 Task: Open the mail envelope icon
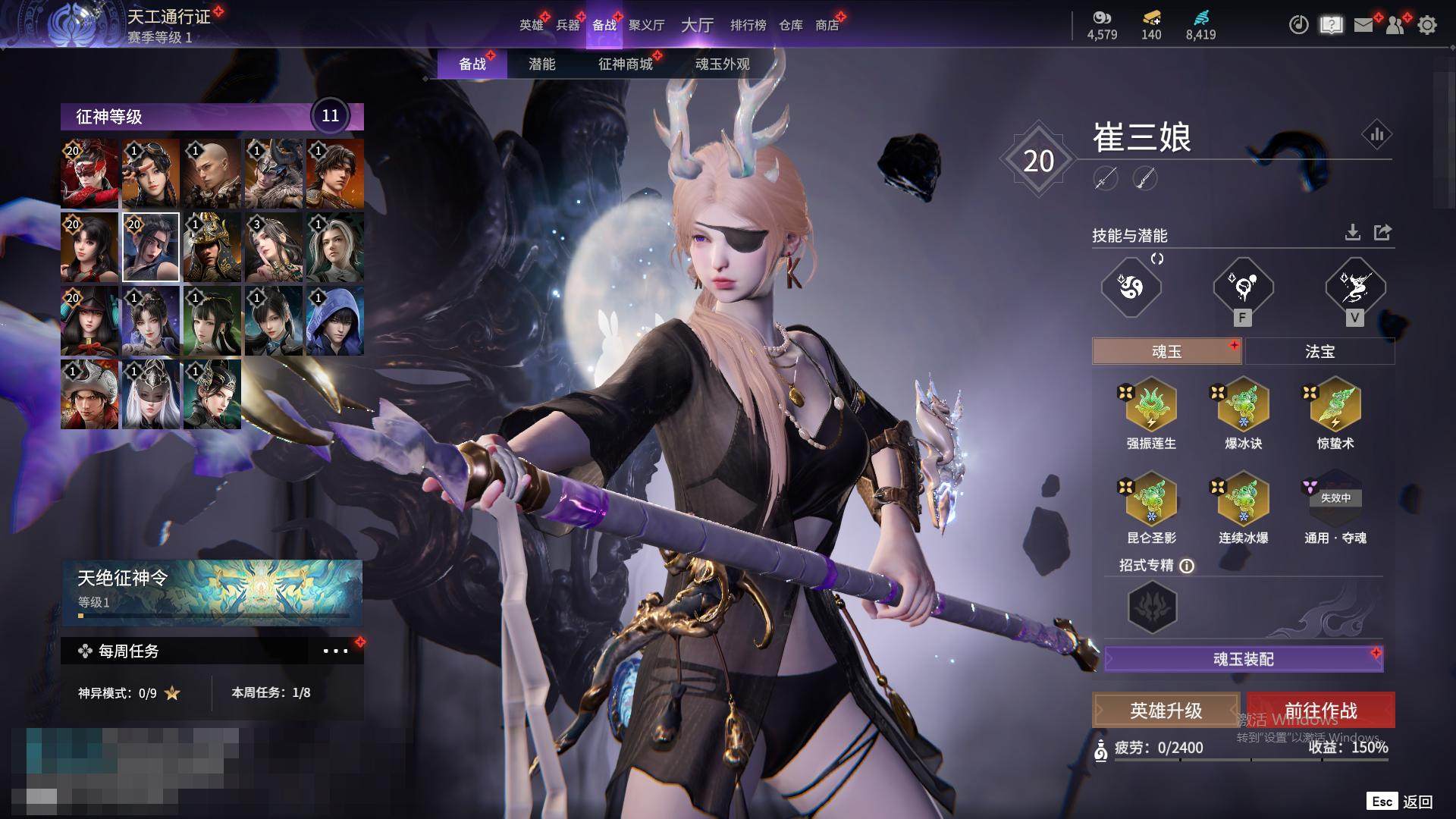click(x=1363, y=25)
